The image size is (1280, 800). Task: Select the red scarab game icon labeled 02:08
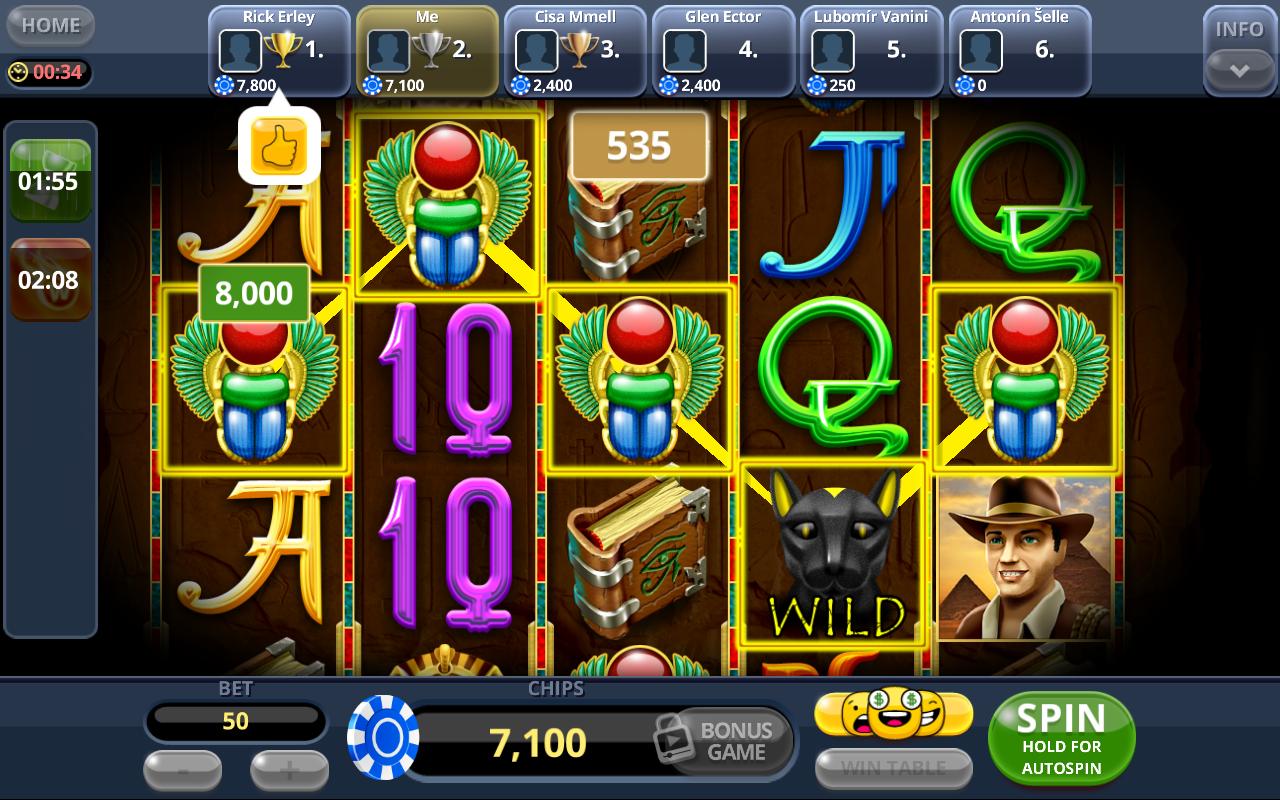click(x=50, y=280)
